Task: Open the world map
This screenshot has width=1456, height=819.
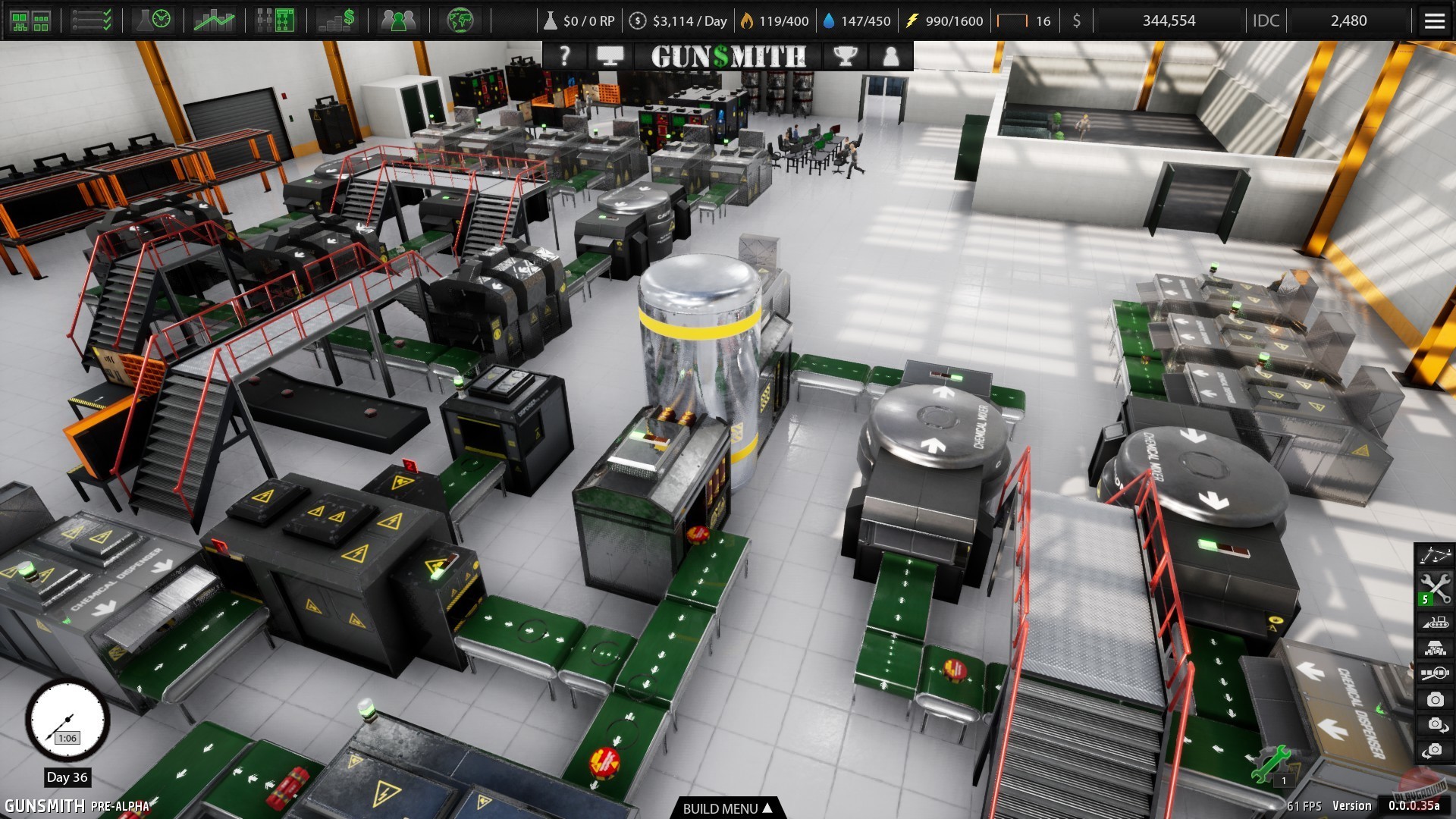Action: tap(461, 20)
